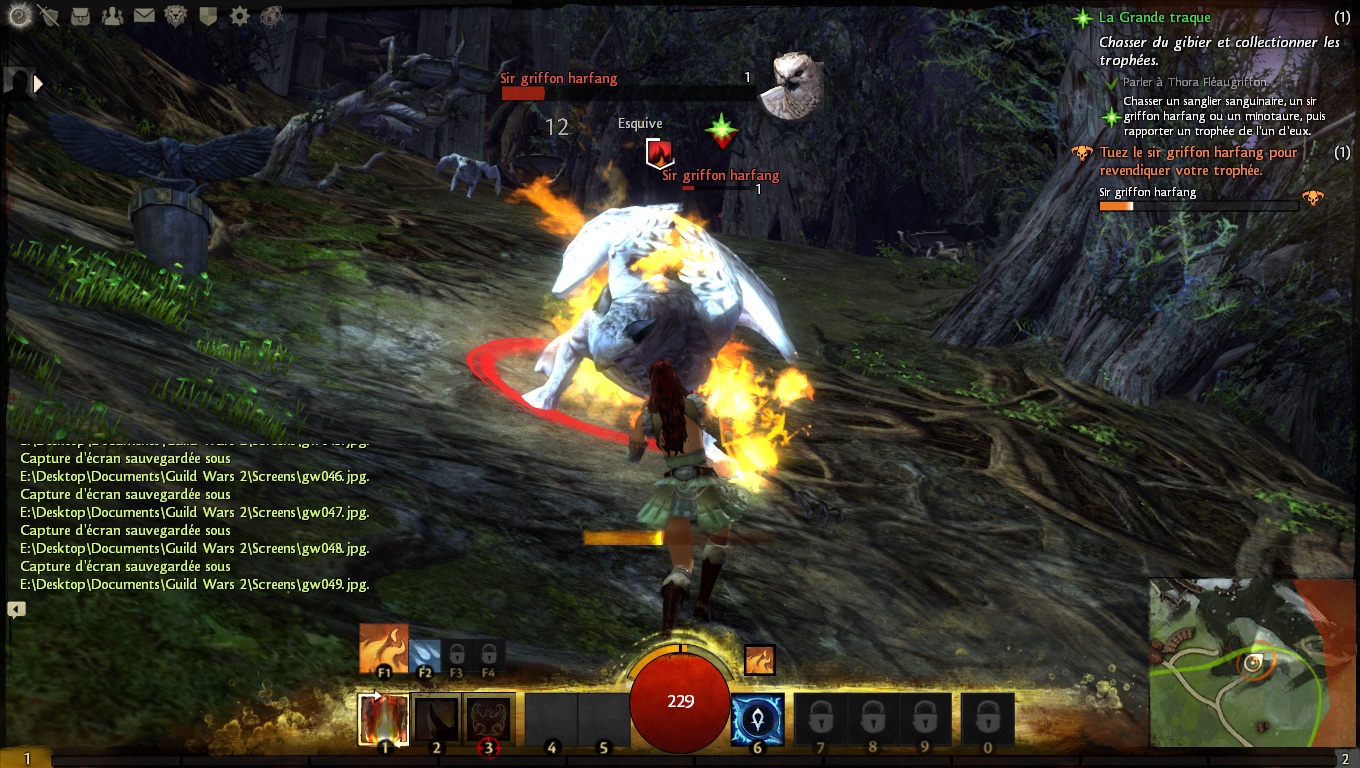
Task: Use the weapon skill in slot 2
Action: (436, 718)
